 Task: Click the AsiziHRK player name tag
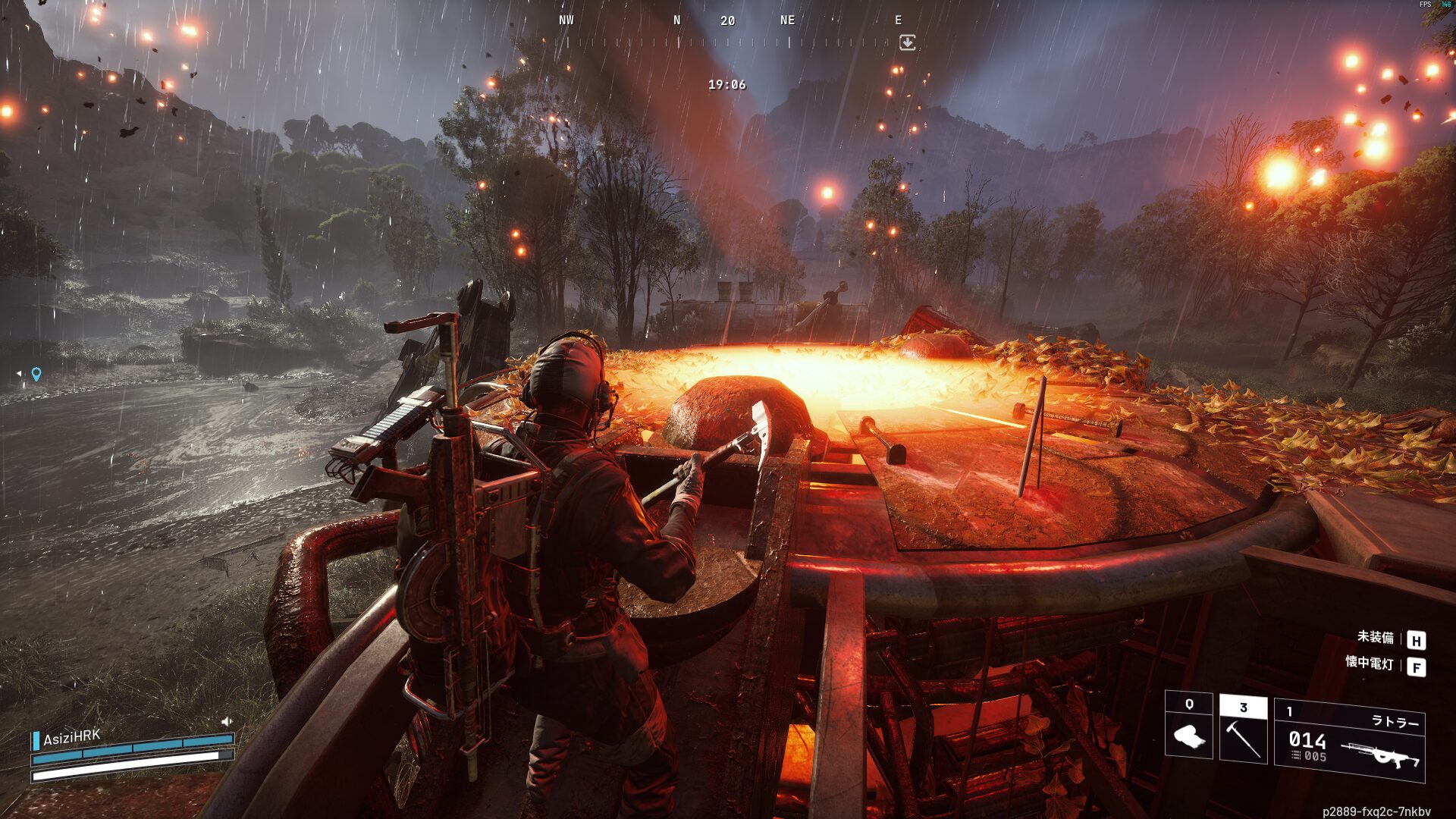tap(71, 738)
